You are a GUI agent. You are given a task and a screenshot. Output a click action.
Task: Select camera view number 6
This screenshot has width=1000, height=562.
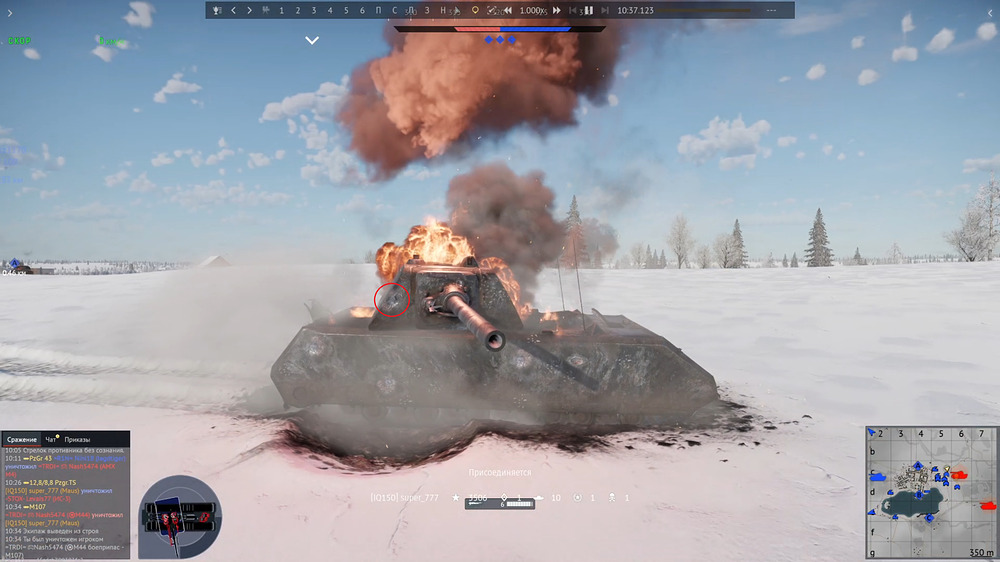point(361,10)
